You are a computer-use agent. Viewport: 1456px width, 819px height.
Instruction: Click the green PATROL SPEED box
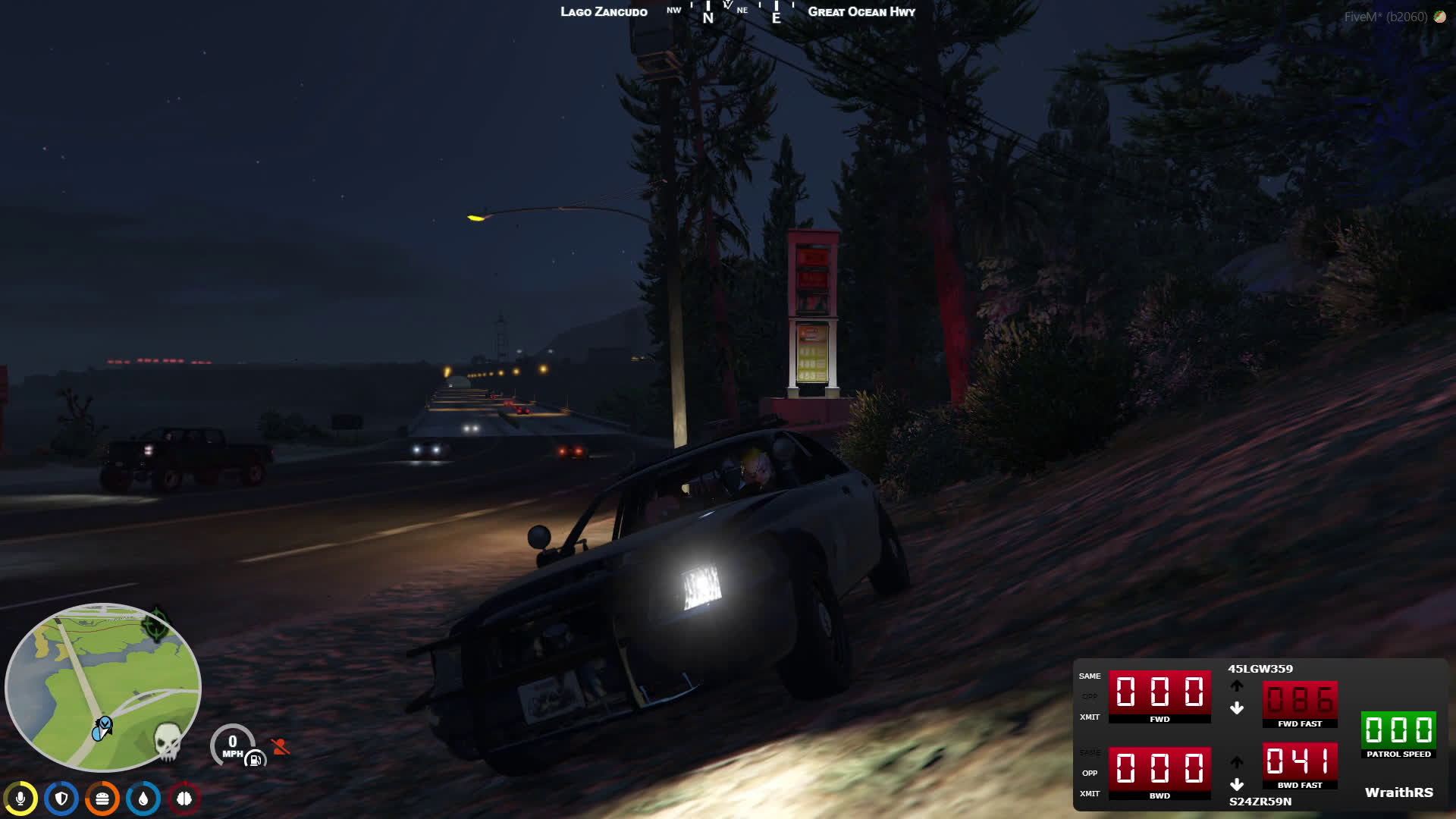click(1398, 730)
